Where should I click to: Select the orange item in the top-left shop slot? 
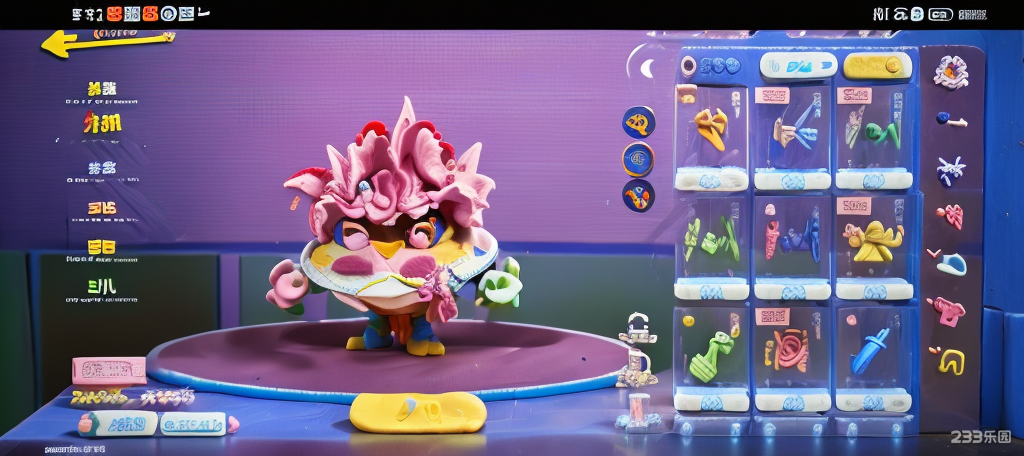click(x=711, y=128)
